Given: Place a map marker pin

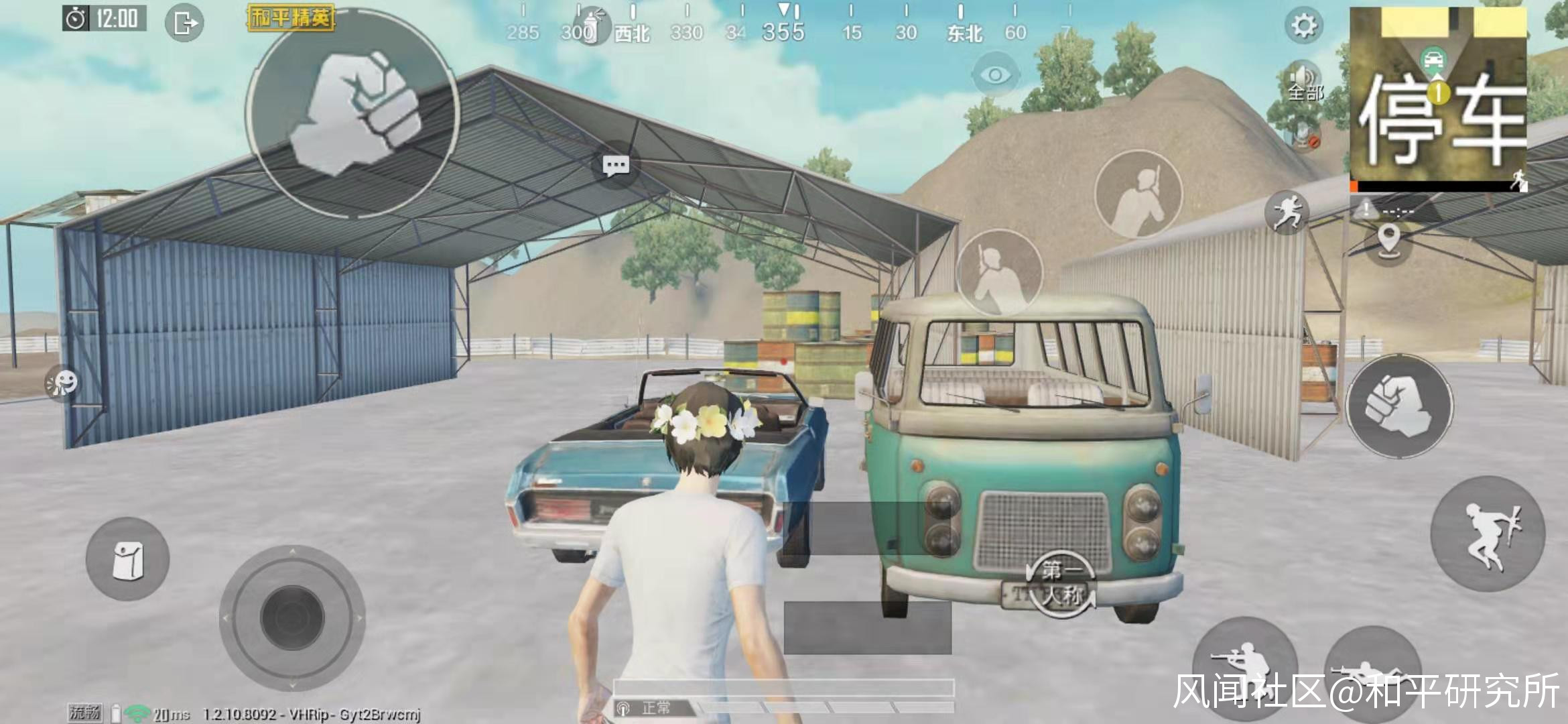Looking at the screenshot, I should [x=1388, y=239].
